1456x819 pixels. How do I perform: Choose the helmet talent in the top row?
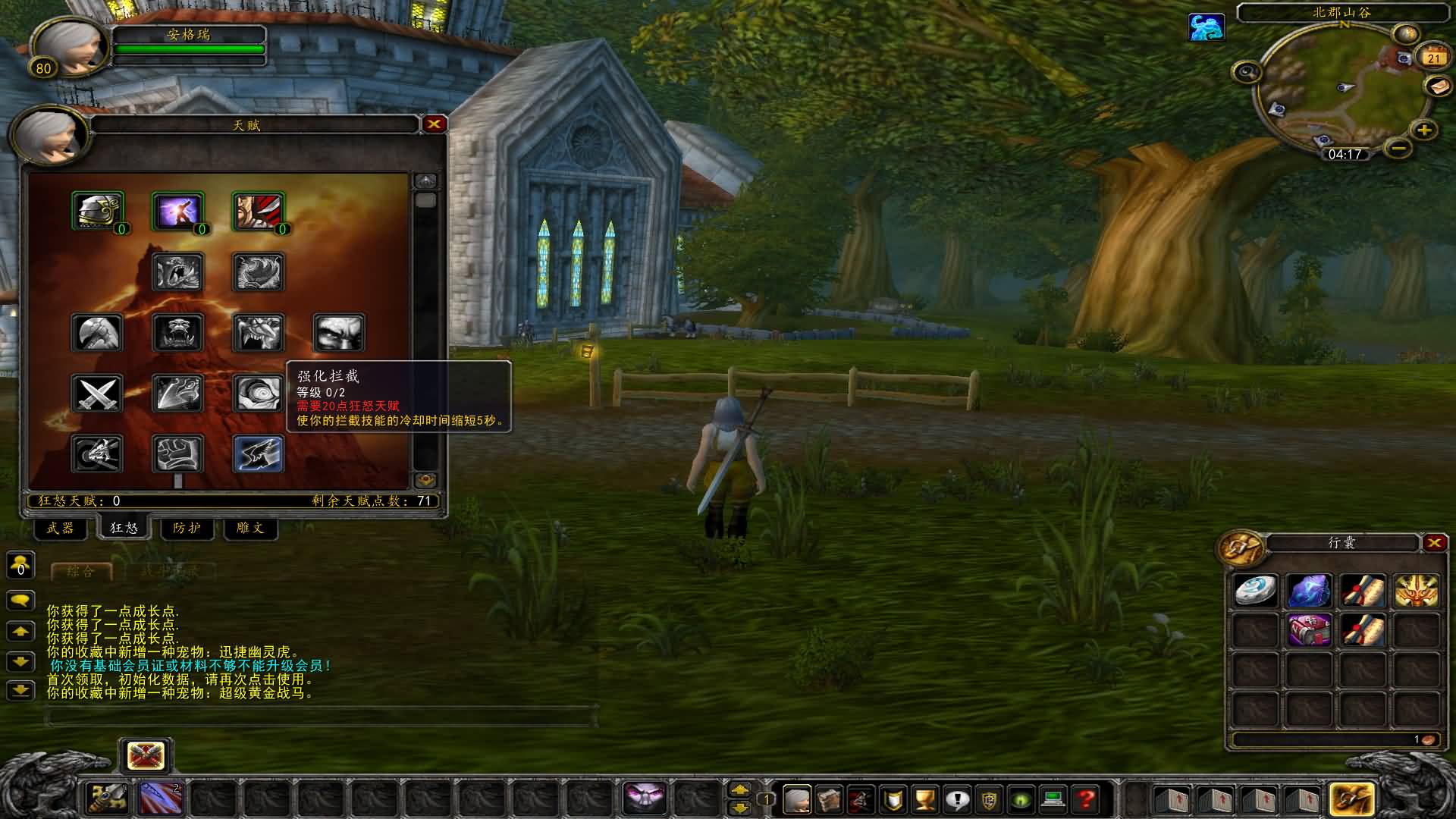(x=98, y=210)
